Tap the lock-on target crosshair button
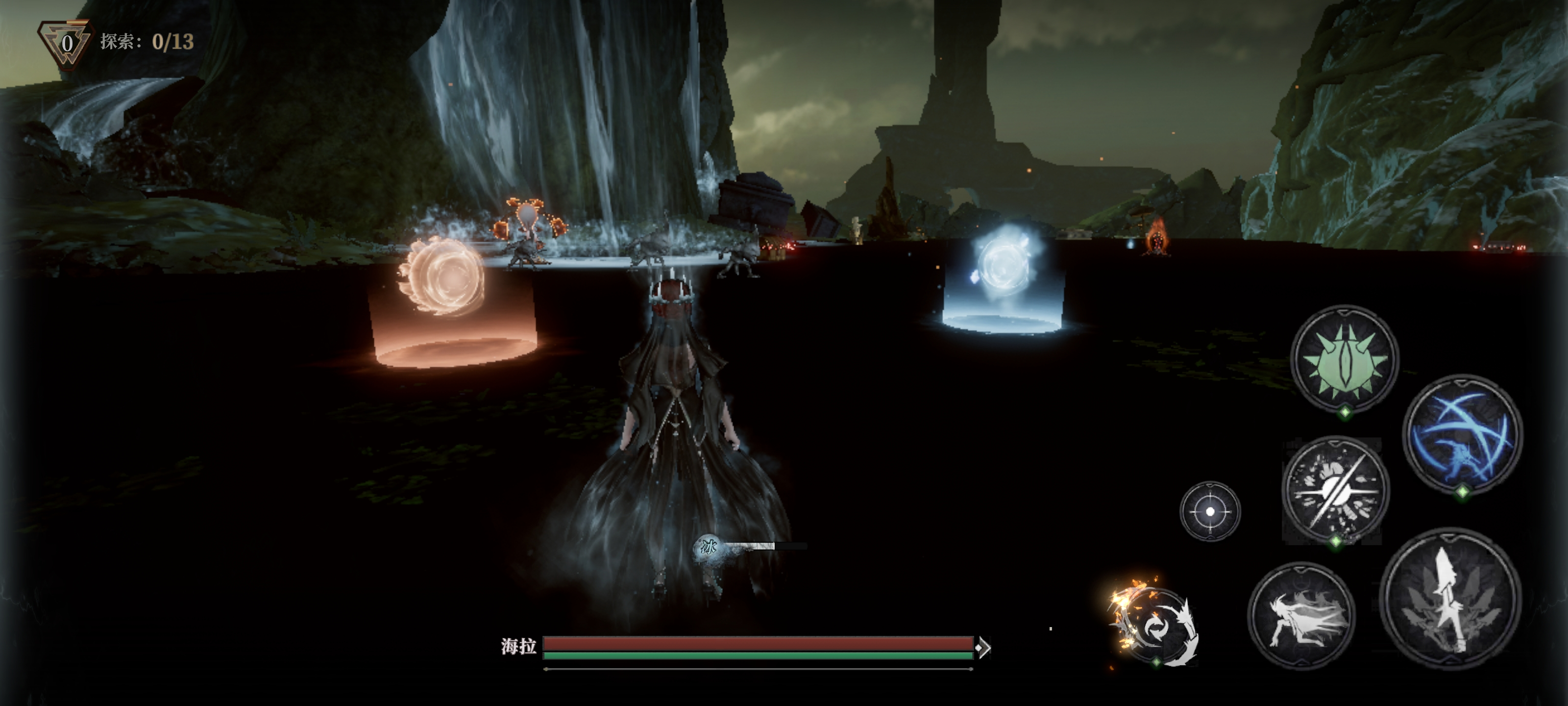The width and height of the screenshot is (1568, 706). point(1209,511)
